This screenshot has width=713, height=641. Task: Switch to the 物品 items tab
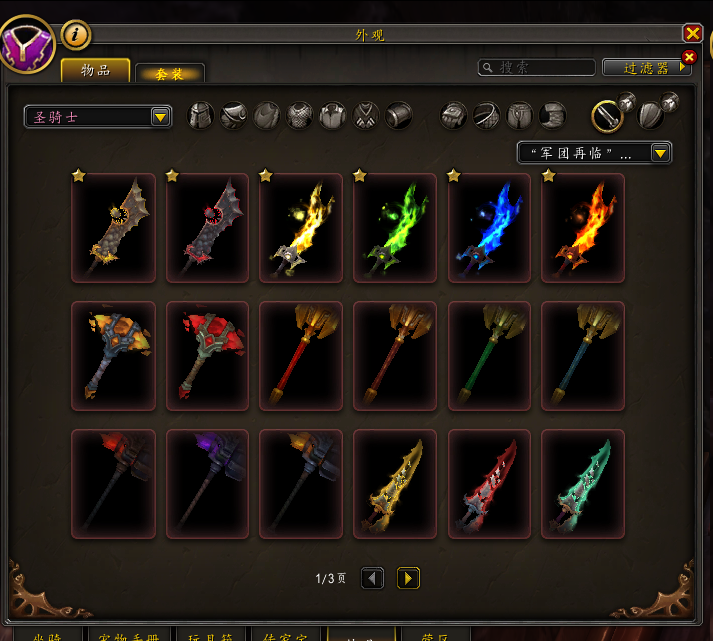tap(96, 70)
